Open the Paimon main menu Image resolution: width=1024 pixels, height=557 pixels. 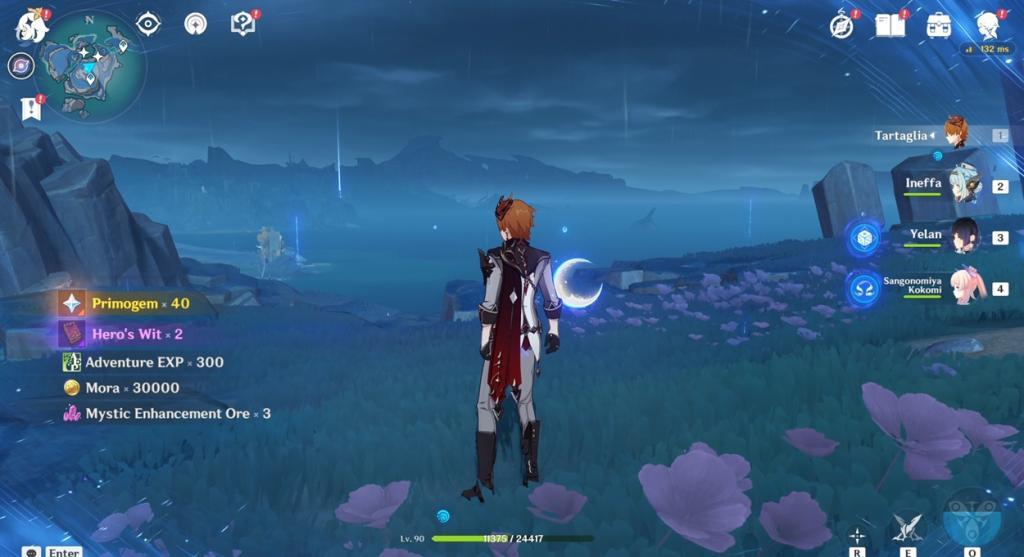[x=31, y=26]
